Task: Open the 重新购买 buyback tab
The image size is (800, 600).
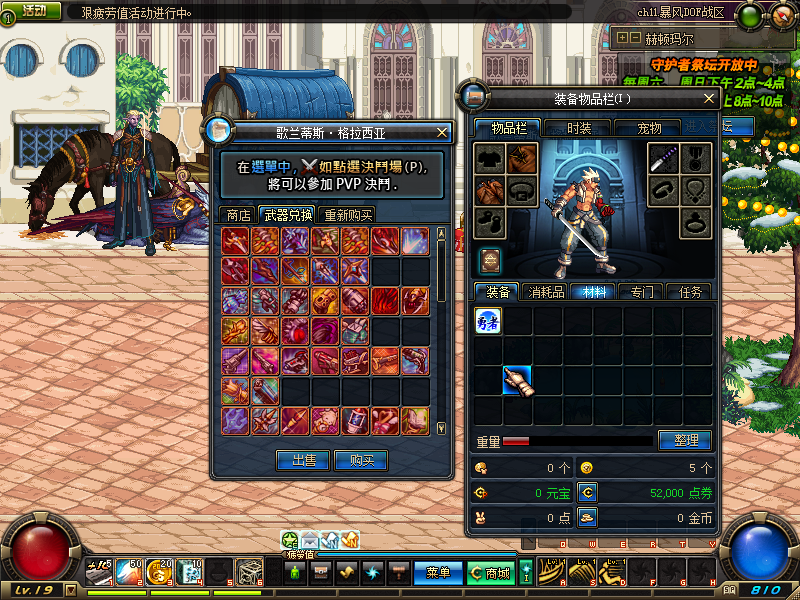Action: click(x=348, y=215)
